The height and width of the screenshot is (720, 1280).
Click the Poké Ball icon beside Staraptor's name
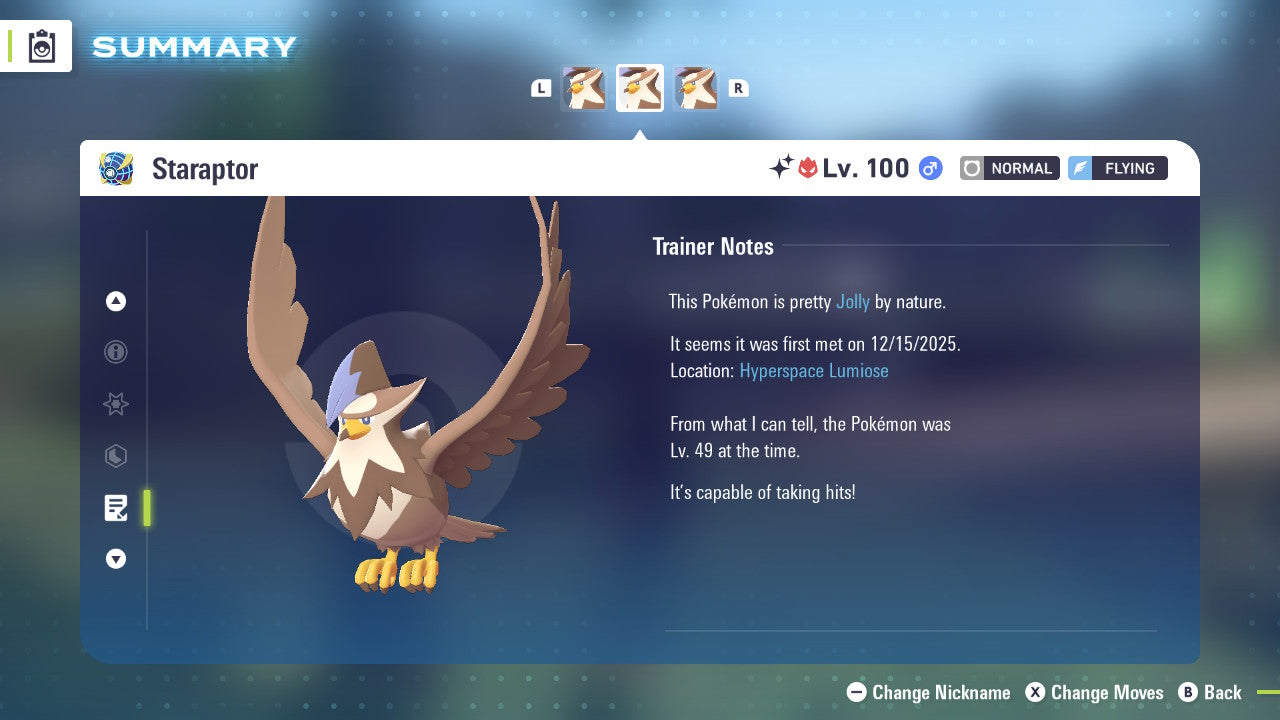[x=116, y=169]
